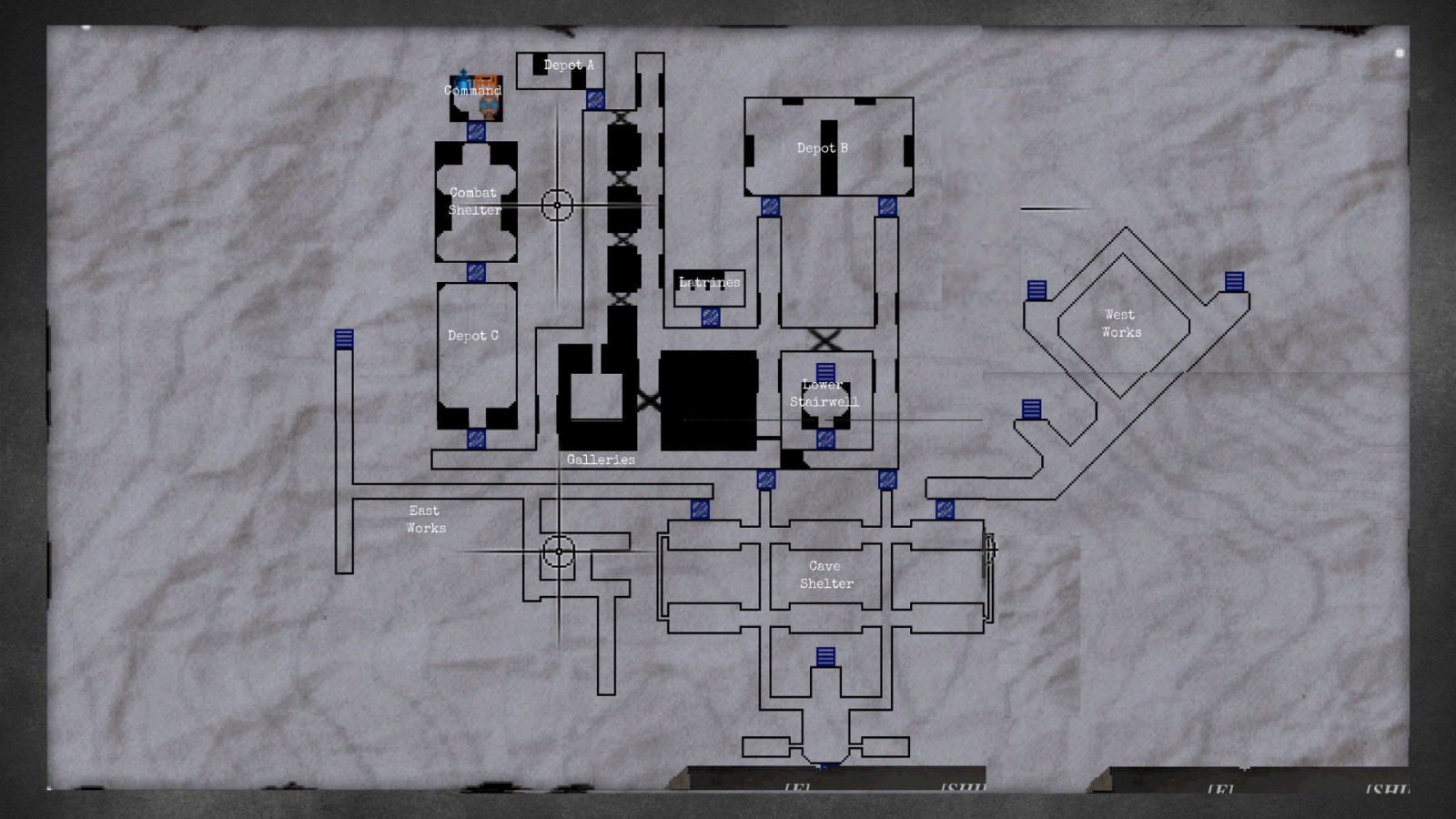Click the orange soldier icon beside Command
1456x819 pixels.
pyautogui.click(x=485, y=80)
